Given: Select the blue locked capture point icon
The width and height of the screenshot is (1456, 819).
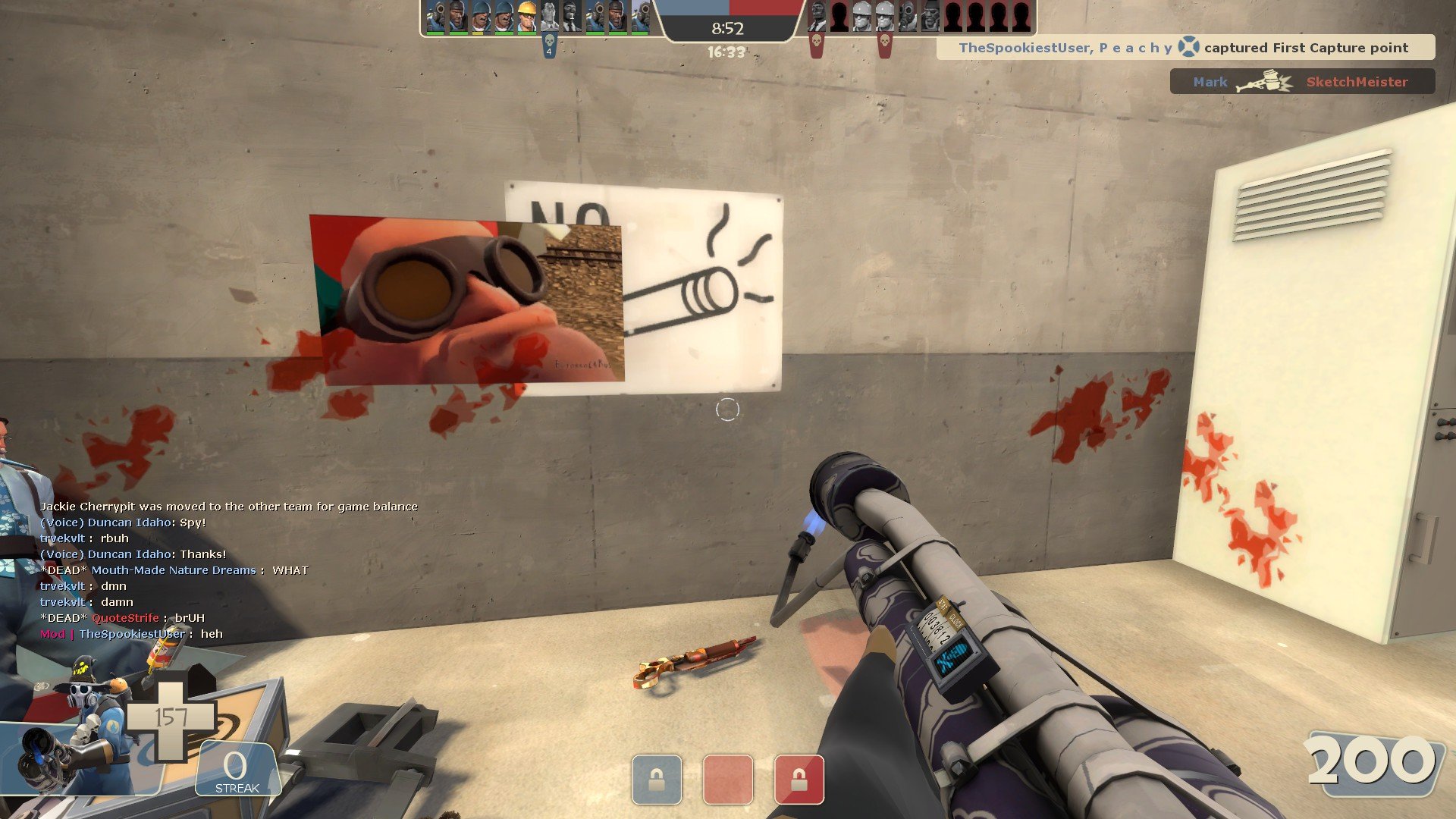Looking at the screenshot, I should click(x=657, y=780).
